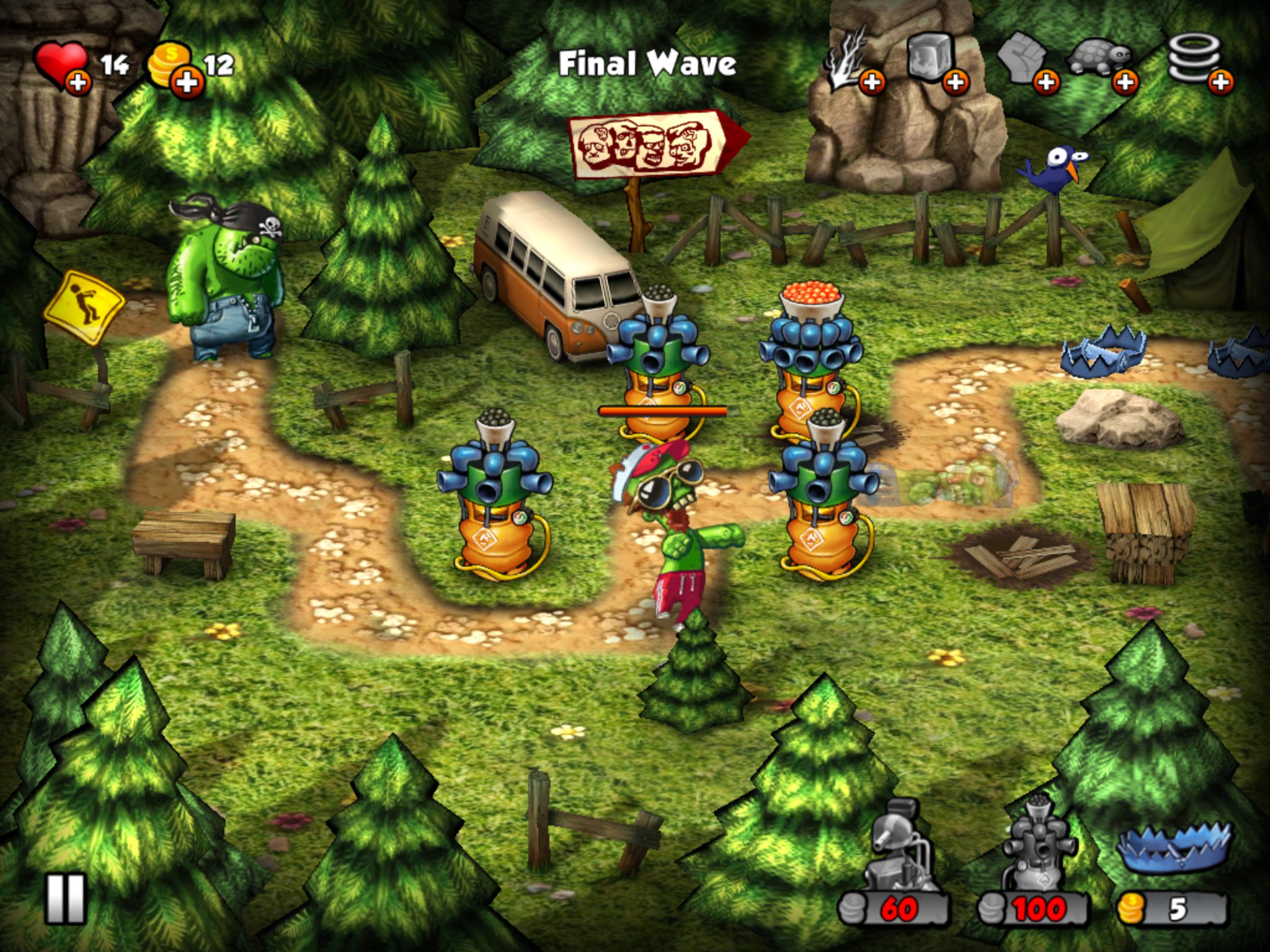
Task: Pause the game
Action: (65, 899)
